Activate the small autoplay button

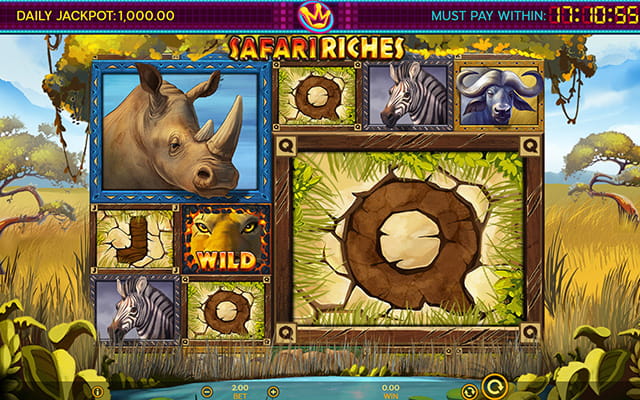(468, 391)
